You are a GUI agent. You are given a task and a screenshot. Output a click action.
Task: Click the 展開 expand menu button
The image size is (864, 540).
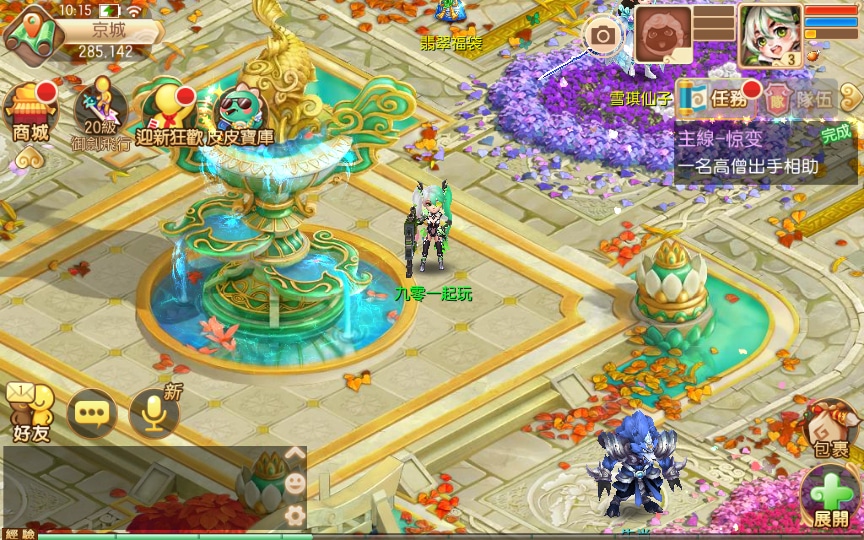[x=830, y=497]
